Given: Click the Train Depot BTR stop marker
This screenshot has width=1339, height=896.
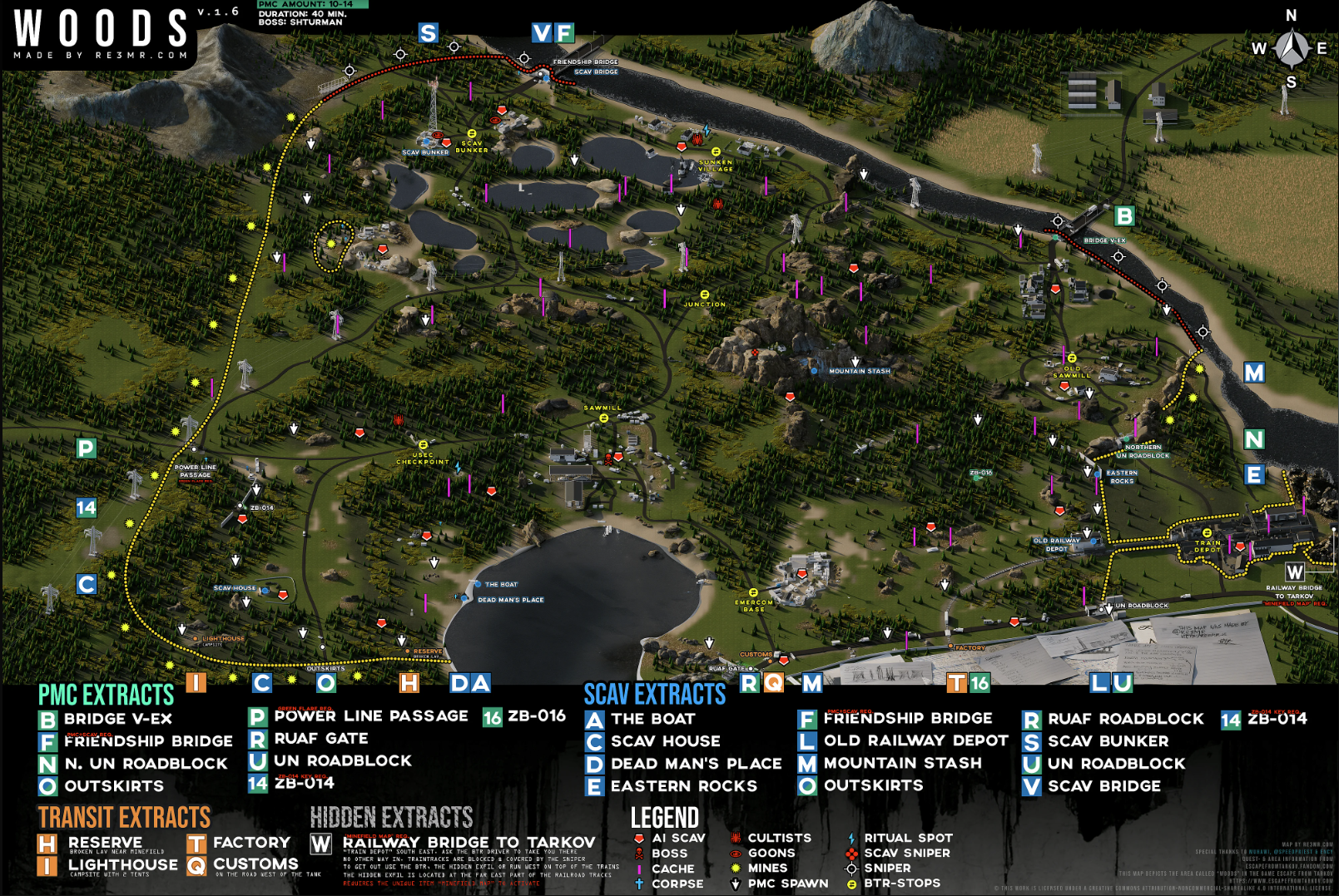Looking at the screenshot, I should click(x=1207, y=532).
